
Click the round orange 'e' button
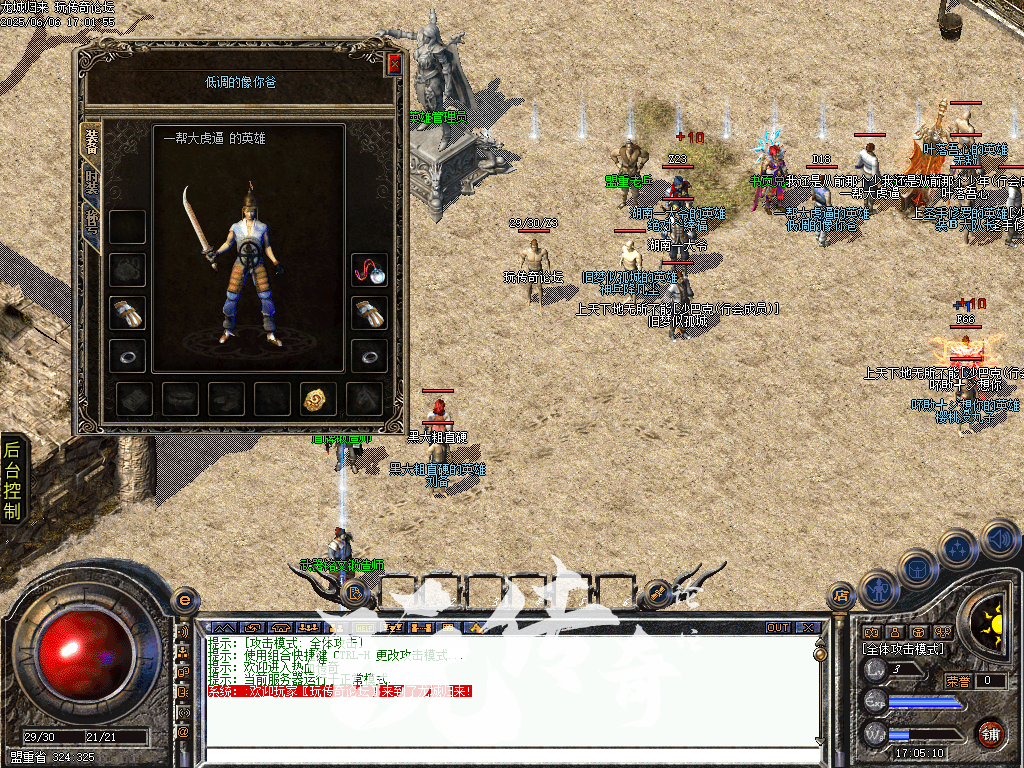183,600
